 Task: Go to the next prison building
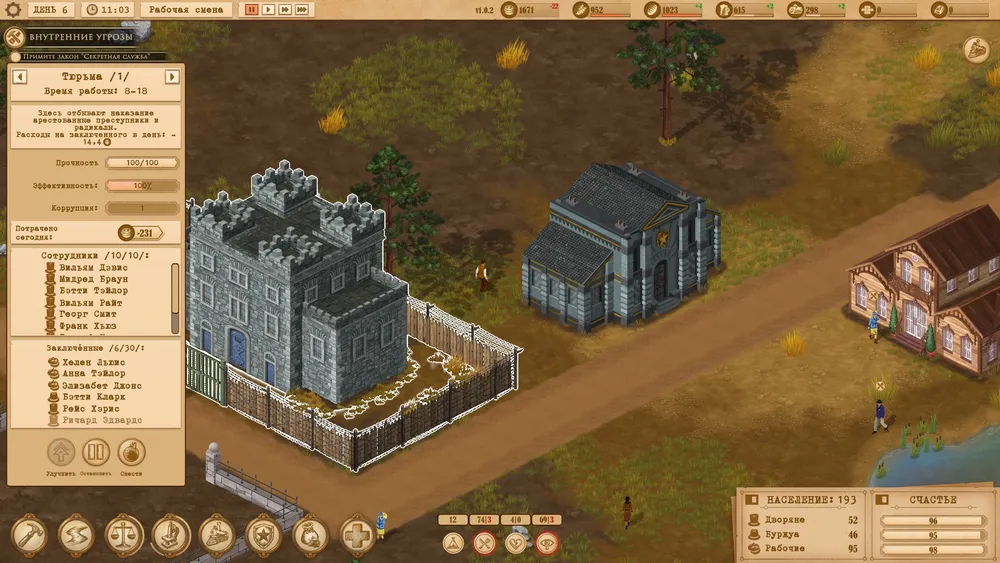pos(172,76)
